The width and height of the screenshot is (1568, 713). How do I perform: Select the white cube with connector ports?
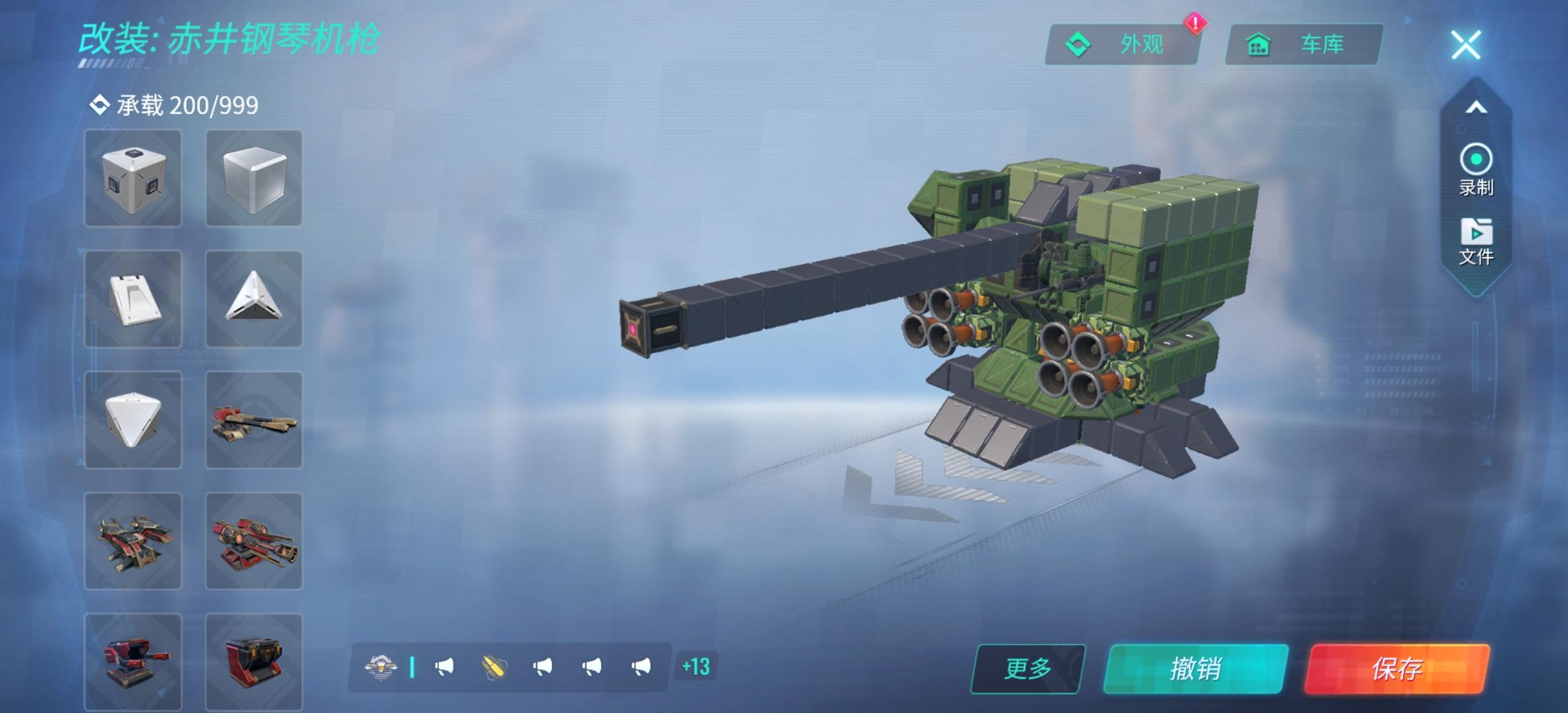tap(133, 178)
